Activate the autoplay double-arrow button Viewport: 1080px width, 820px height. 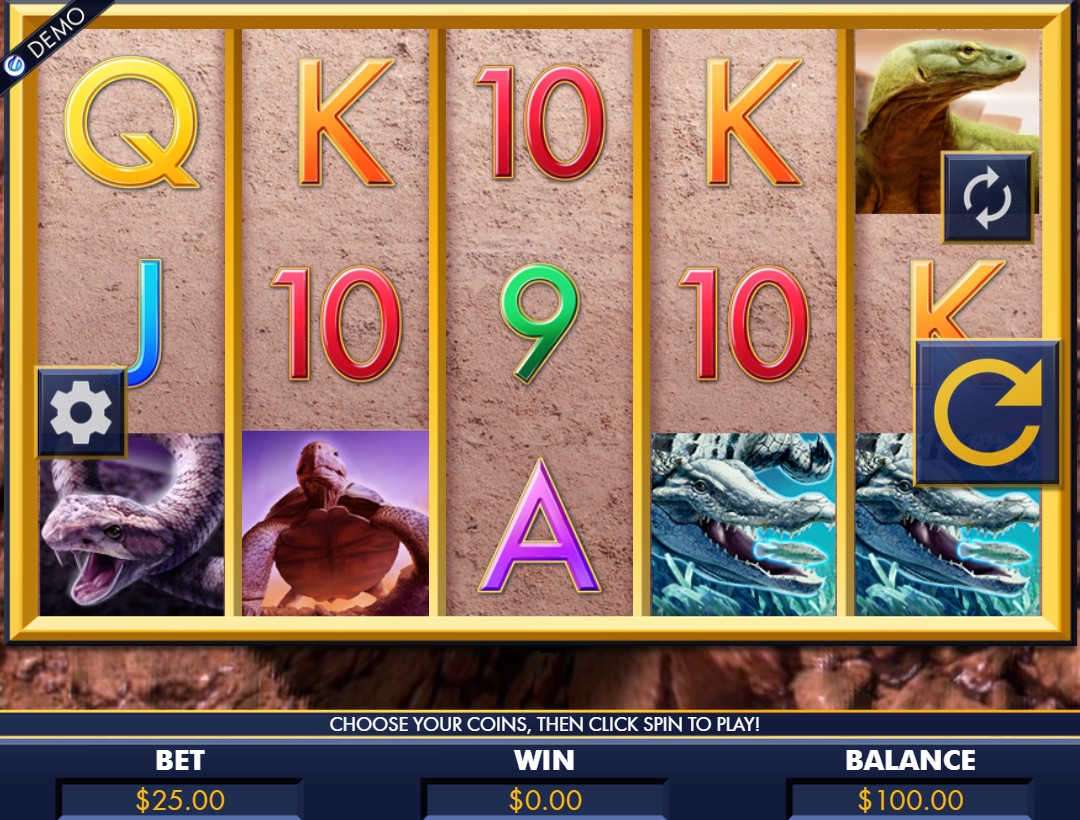[x=987, y=197]
